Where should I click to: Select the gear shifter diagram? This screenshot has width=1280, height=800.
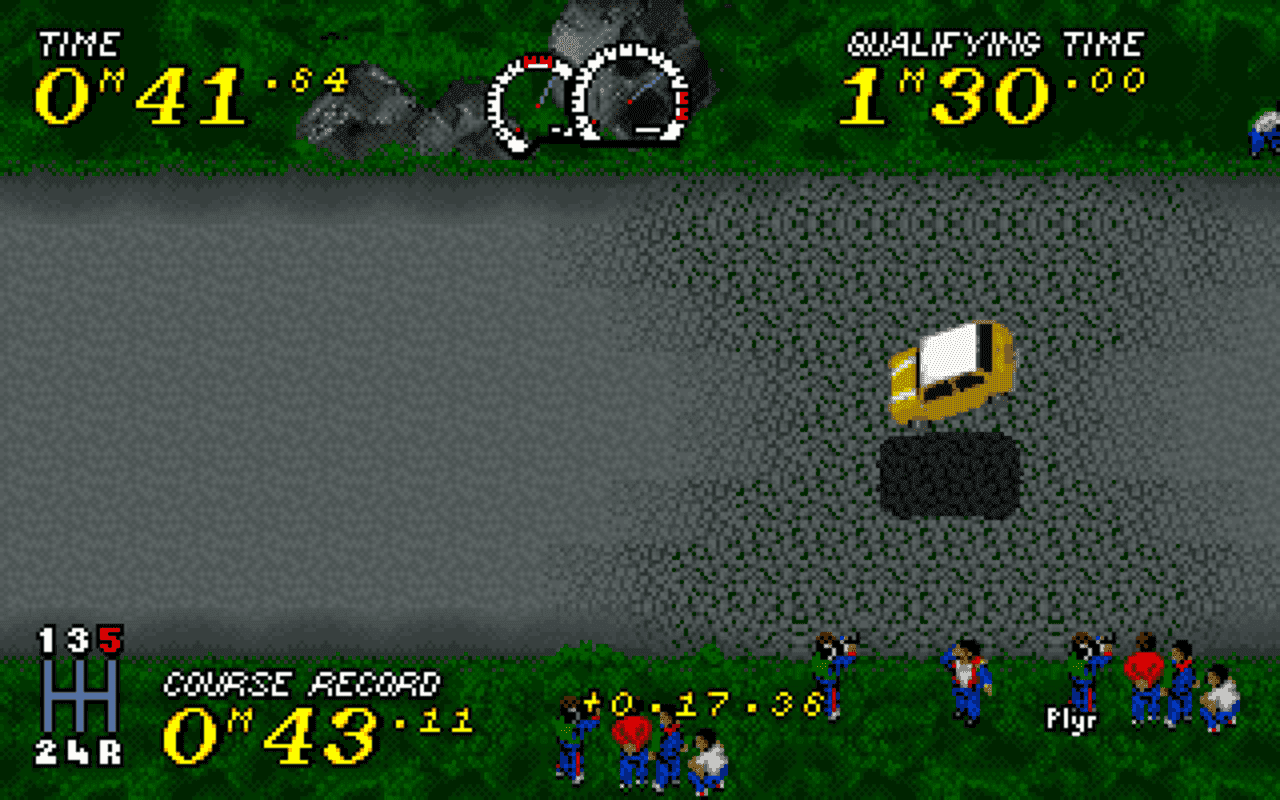point(80,695)
